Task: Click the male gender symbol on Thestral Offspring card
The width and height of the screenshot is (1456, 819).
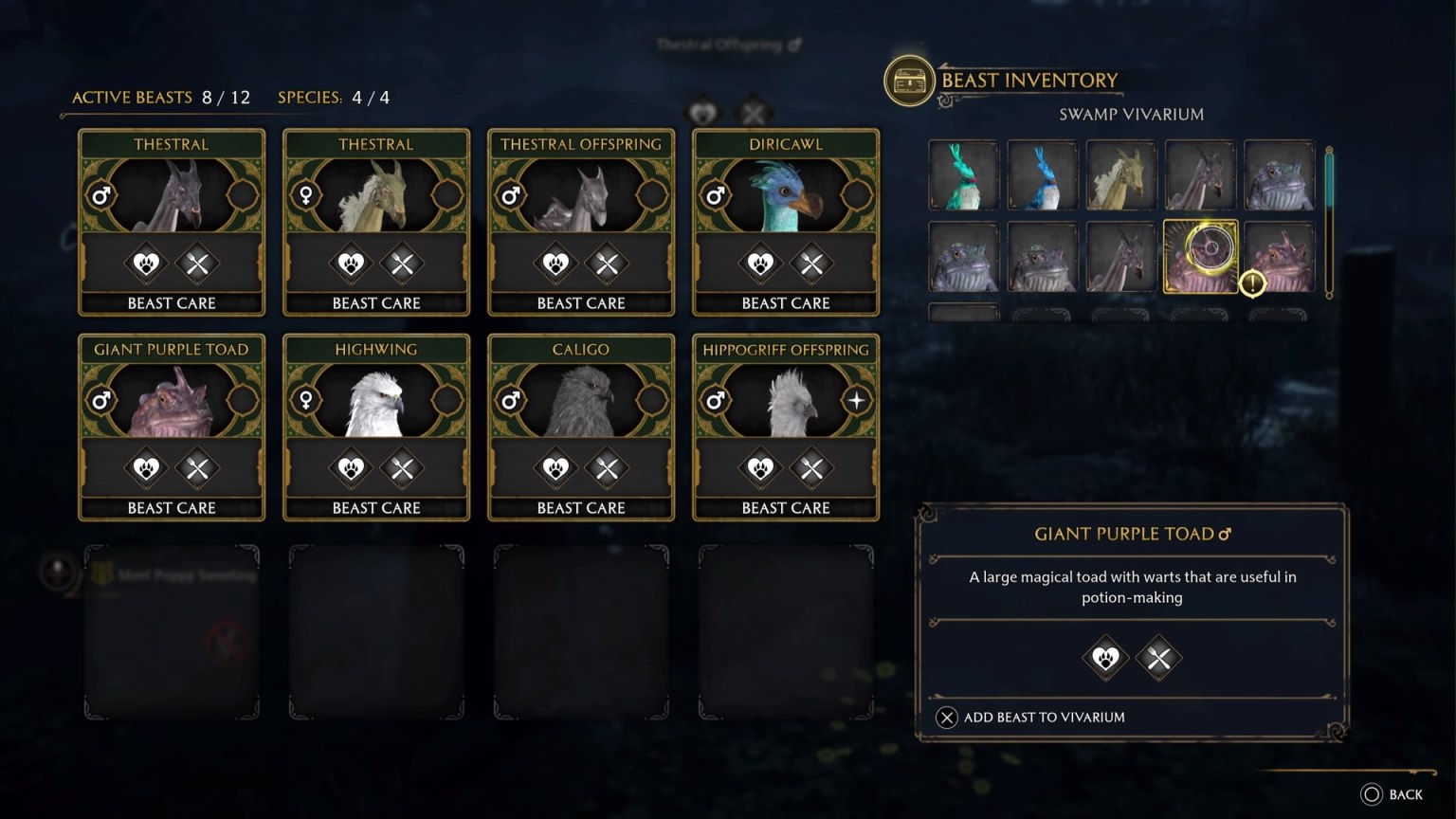Action: (510, 195)
